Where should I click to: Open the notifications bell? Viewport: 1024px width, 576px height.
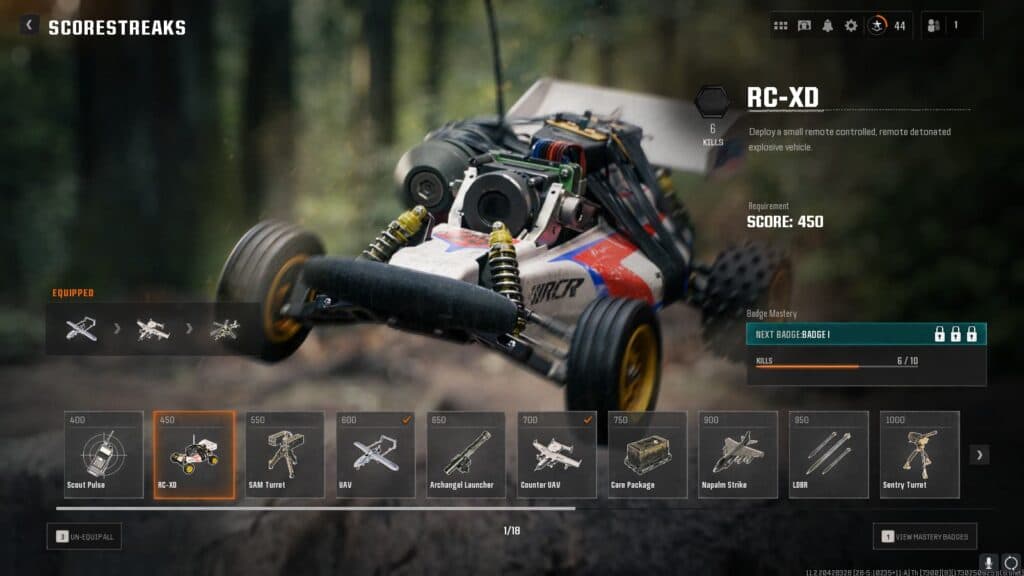pos(827,26)
